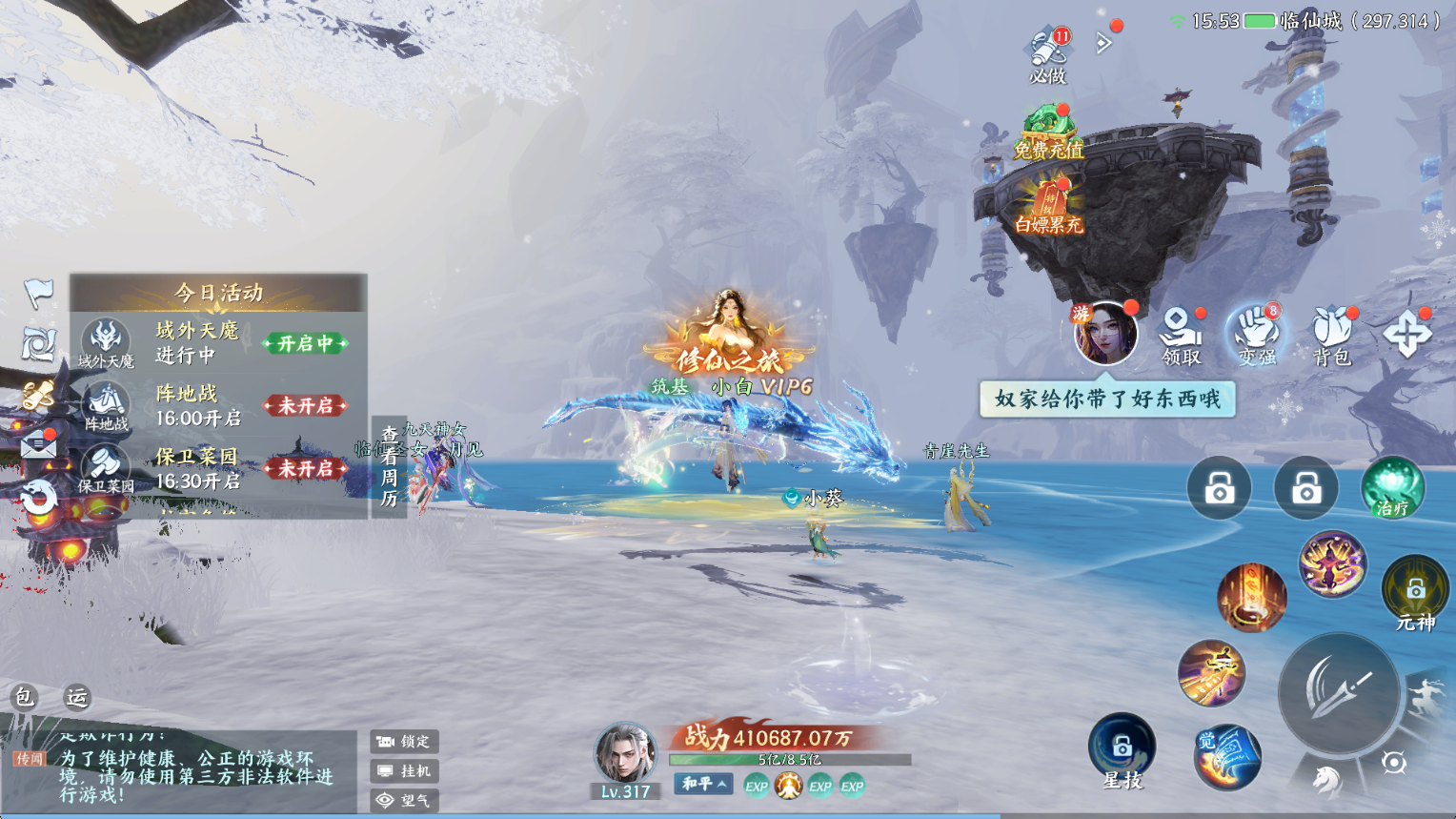Open the 域外天魔 event marked 开启中

click(305, 343)
